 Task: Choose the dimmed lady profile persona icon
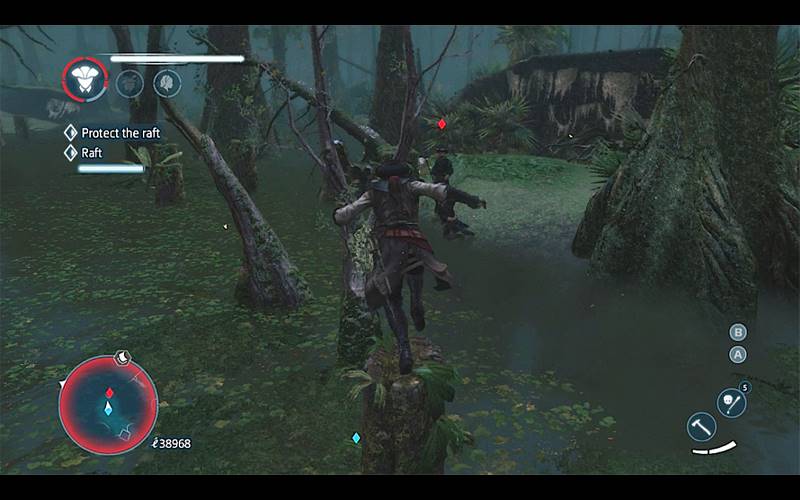pos(167,83)
